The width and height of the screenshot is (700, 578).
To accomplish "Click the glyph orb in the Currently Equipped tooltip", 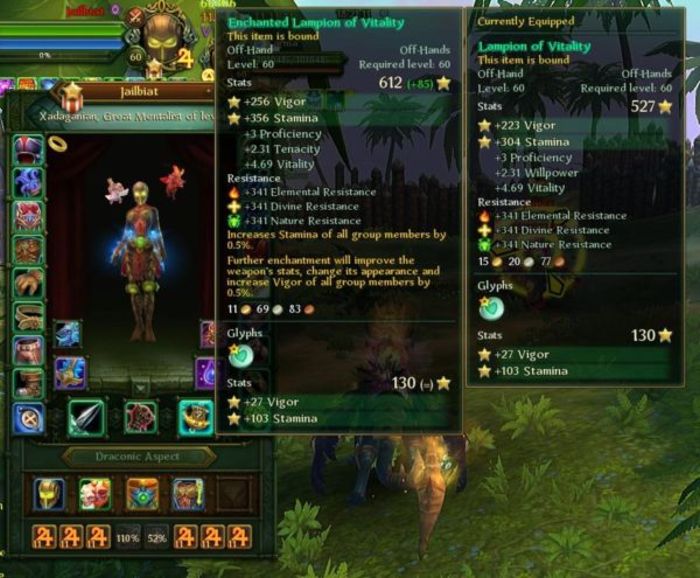I will [492, 308].
